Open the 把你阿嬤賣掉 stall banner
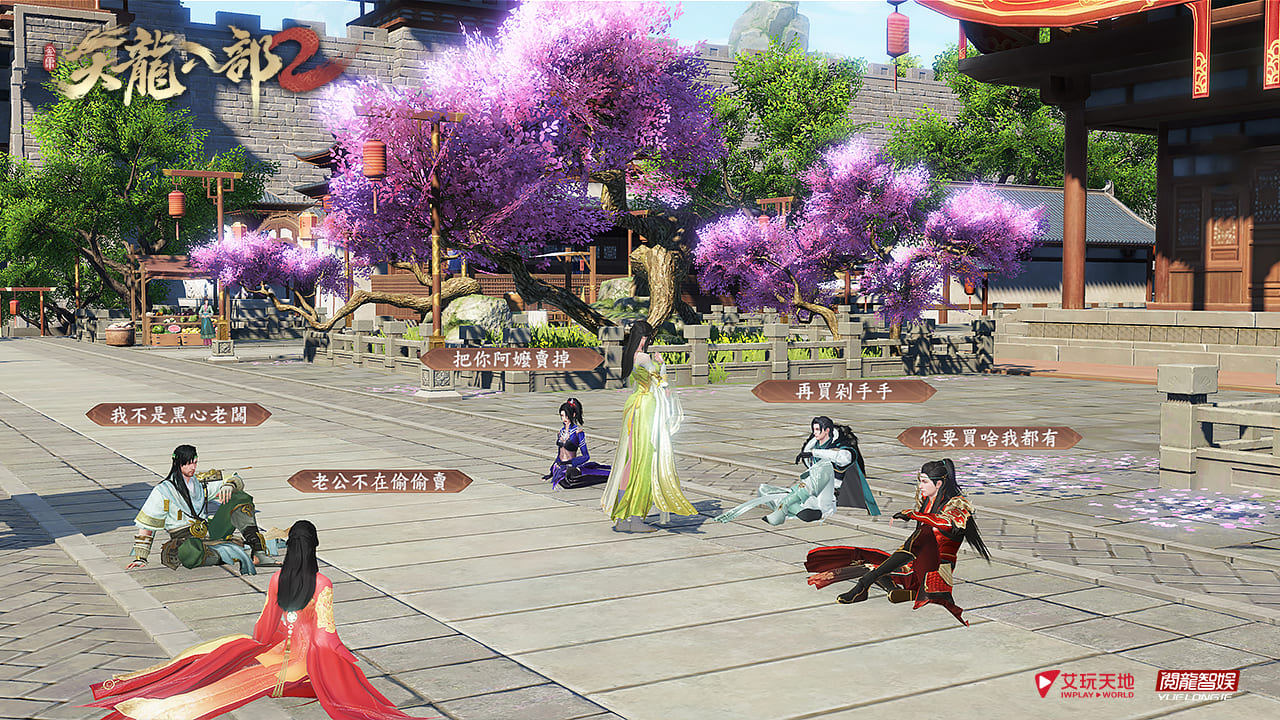This screenshot has width=1280, height=720. [x=512, y=359]
